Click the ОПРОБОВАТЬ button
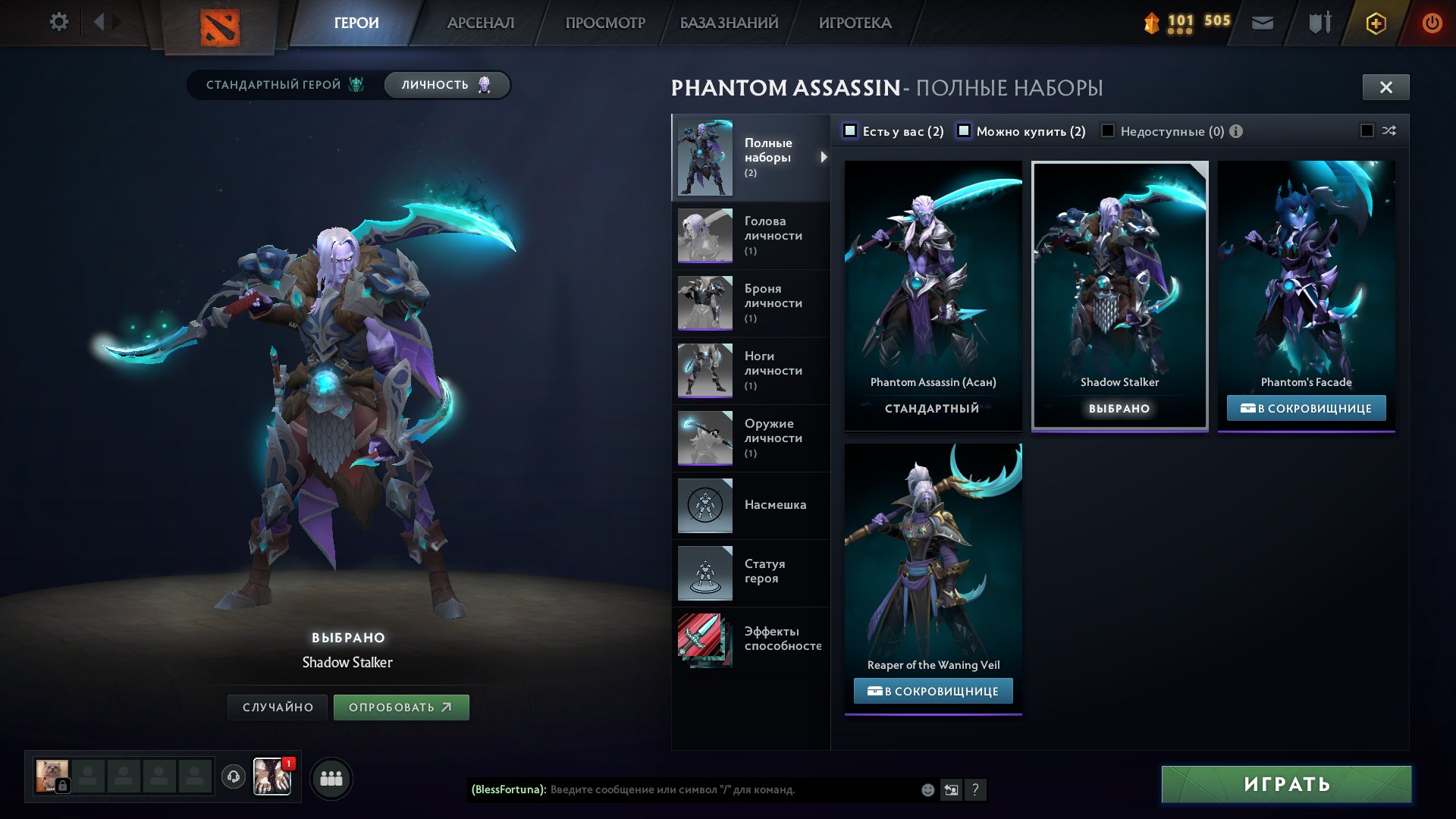The height and width of the screenshot is (819, 1456). [401, 707]
